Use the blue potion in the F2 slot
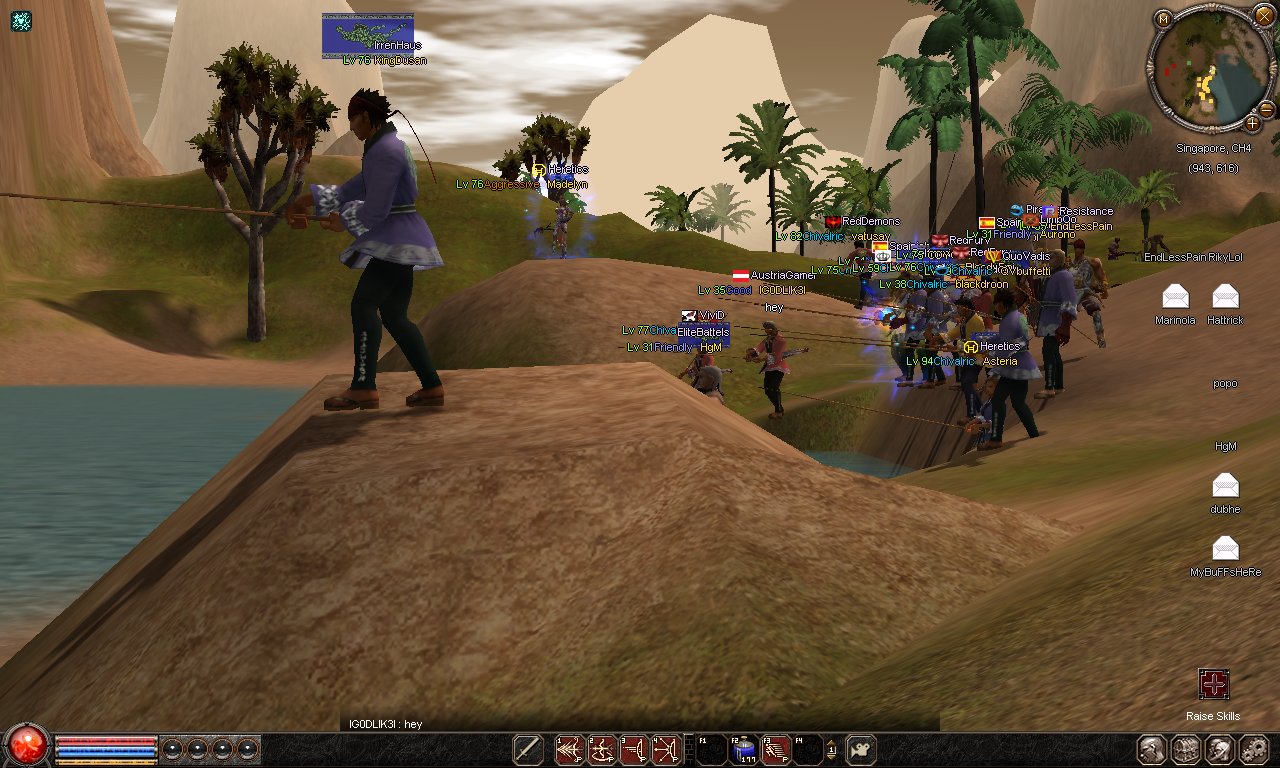This screenshot has height=768, width=1280. pos(743,749)
